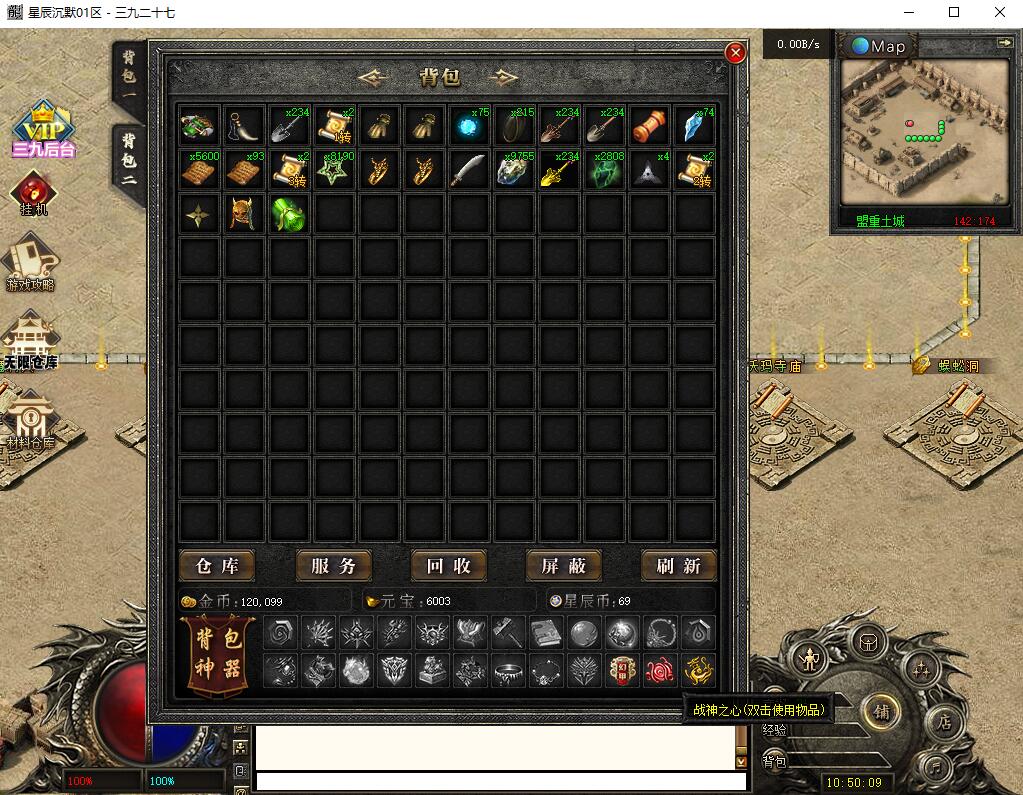Open the VIP 三九后台 panel
This screenshot has width=1023, height=795.
click(43, 129)
